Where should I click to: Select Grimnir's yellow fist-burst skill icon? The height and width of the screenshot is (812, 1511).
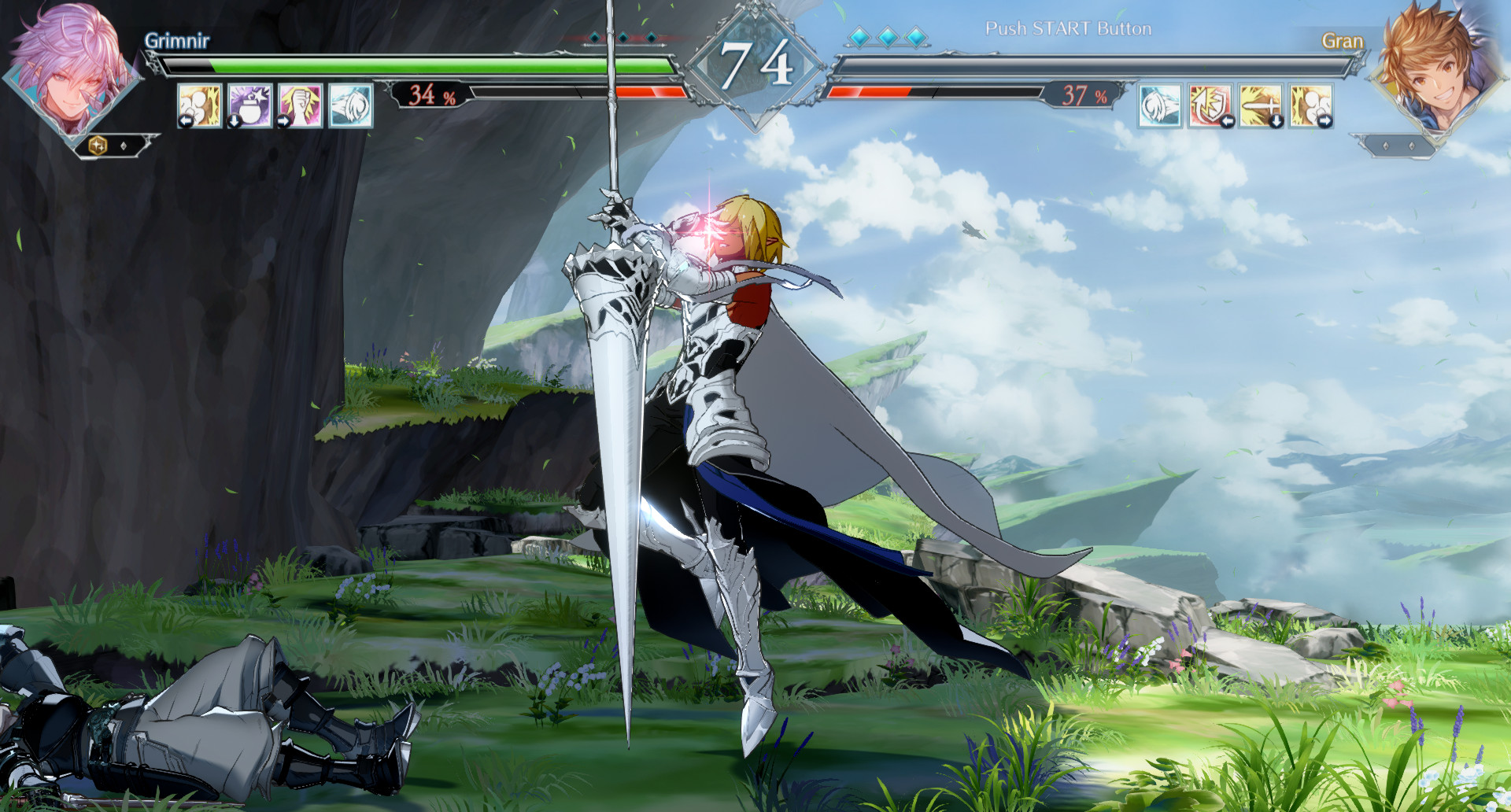[x=199, y=105]
